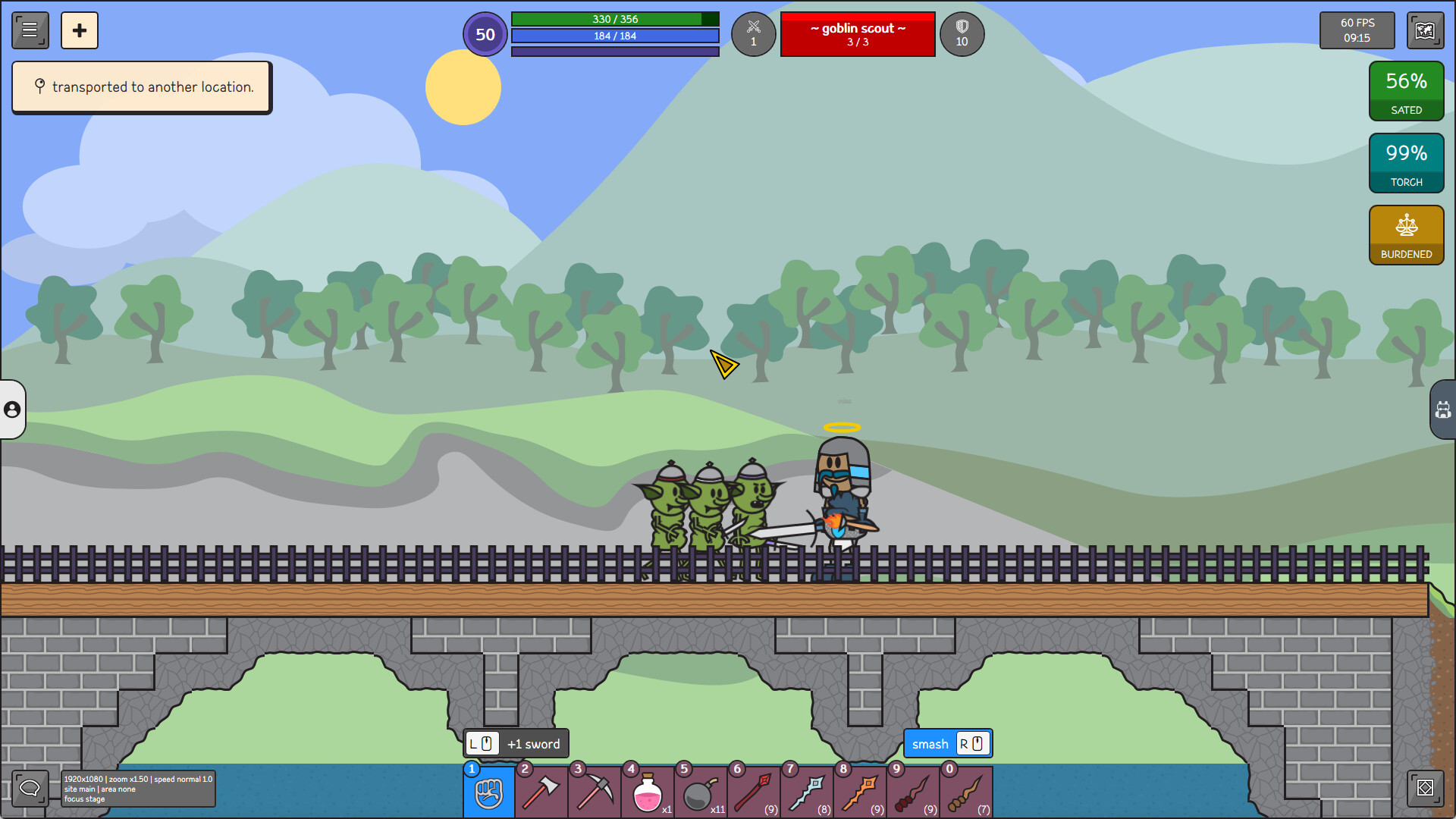The image size is (1456, 819).
Task: Toggle the BURDENED status indicator
Action: [1406, 234]
